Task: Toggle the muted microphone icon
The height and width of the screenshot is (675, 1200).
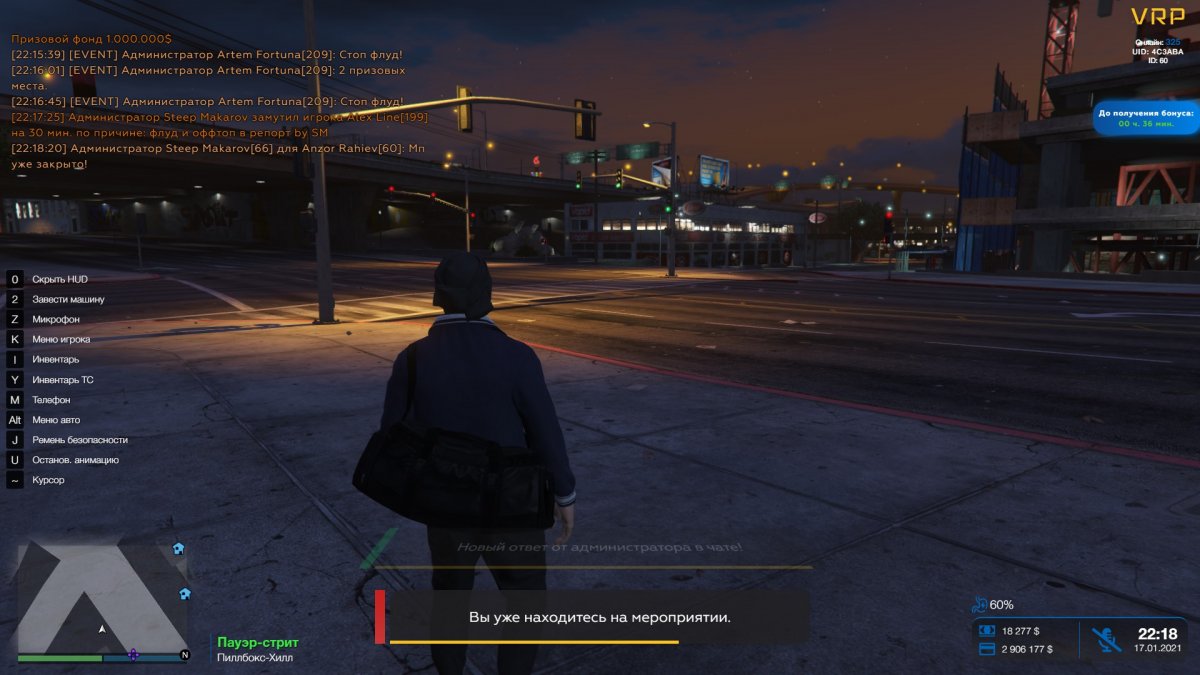Action: coord(1104,640)
